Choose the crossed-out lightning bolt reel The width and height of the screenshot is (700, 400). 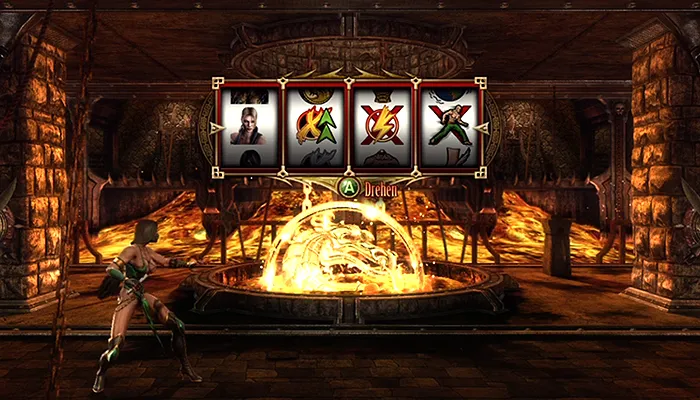(381, 126)
